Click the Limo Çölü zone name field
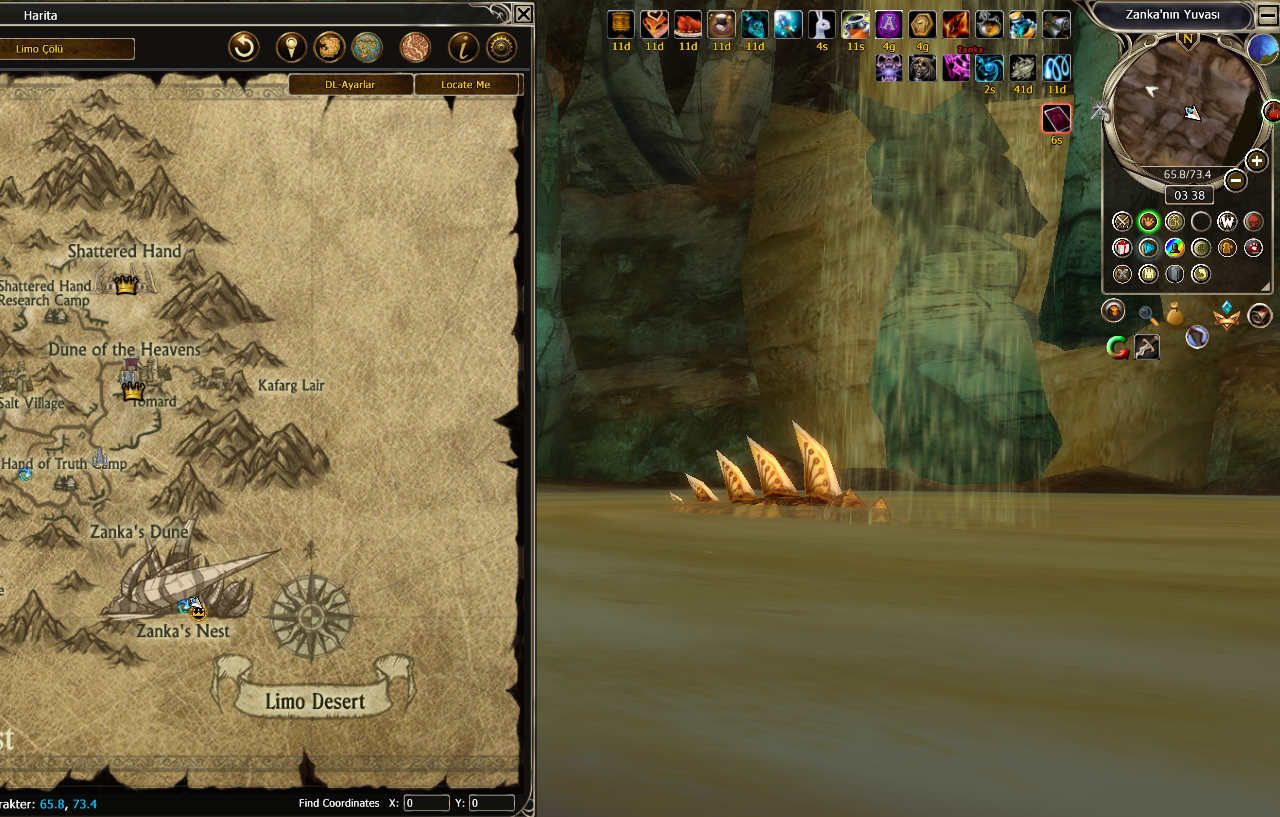This screenshot has width=1280, height=817. [x=68, y=49]
